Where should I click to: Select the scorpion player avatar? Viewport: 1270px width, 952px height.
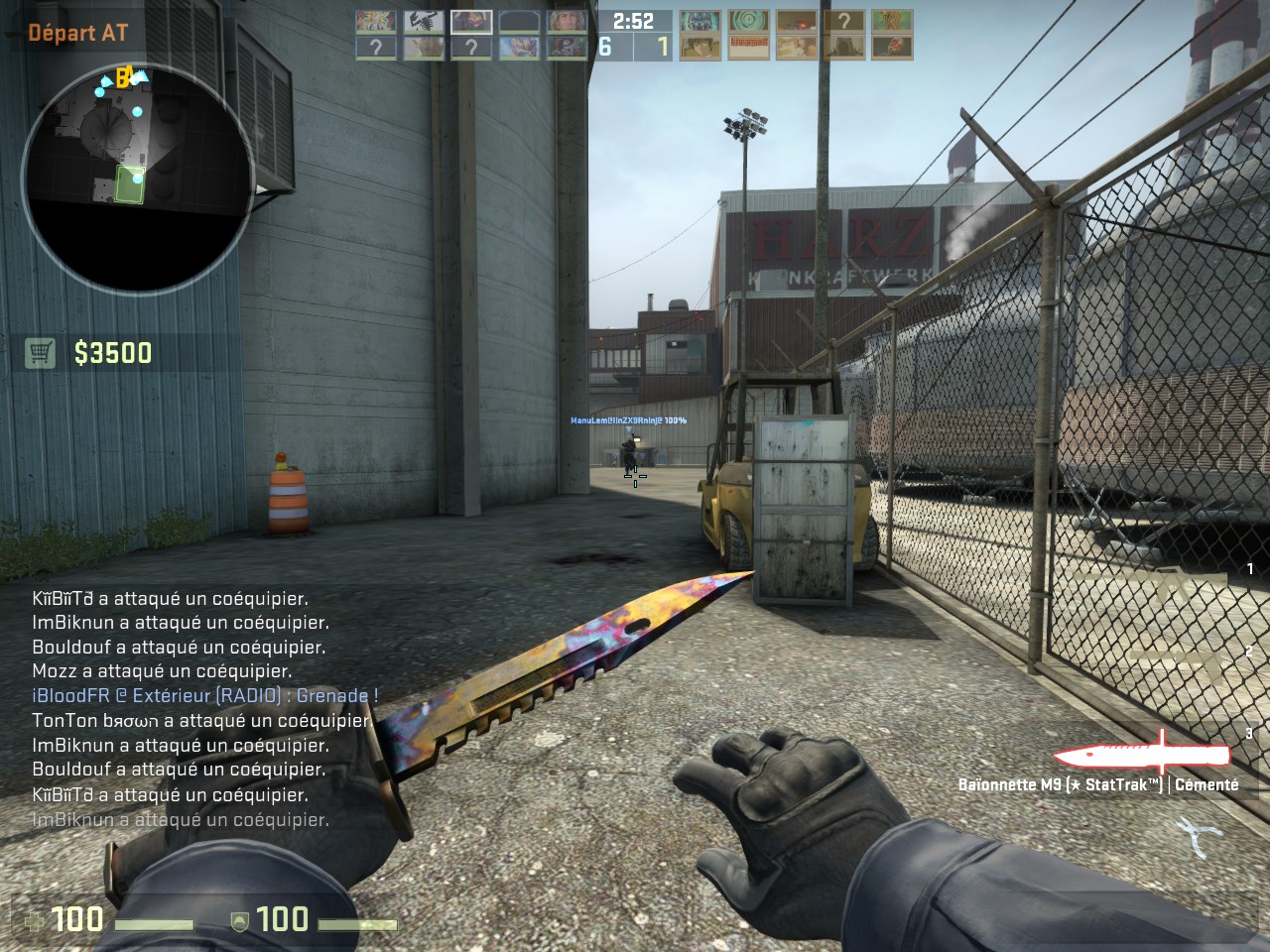coord(424,22)
